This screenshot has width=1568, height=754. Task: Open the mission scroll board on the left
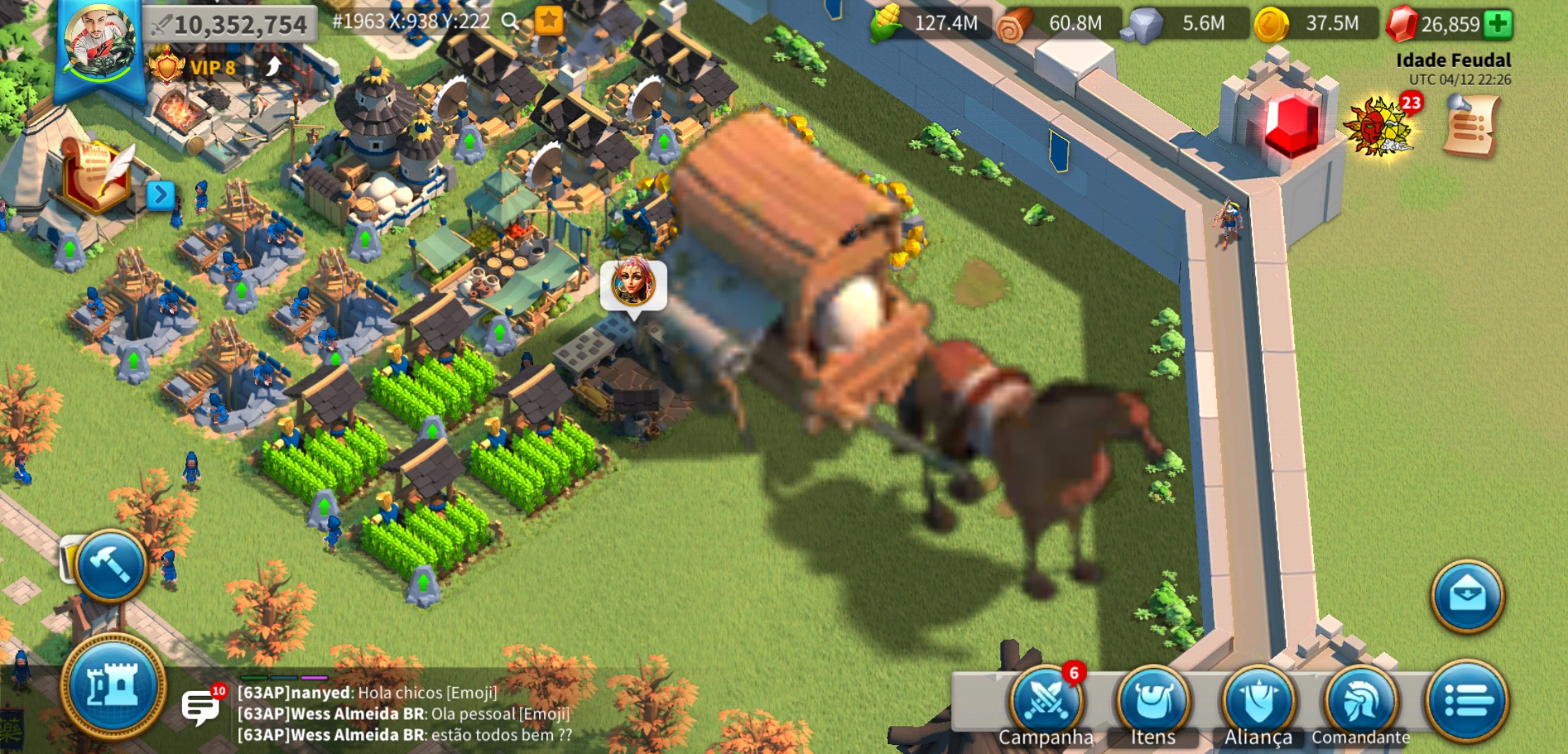pos(96,168)
